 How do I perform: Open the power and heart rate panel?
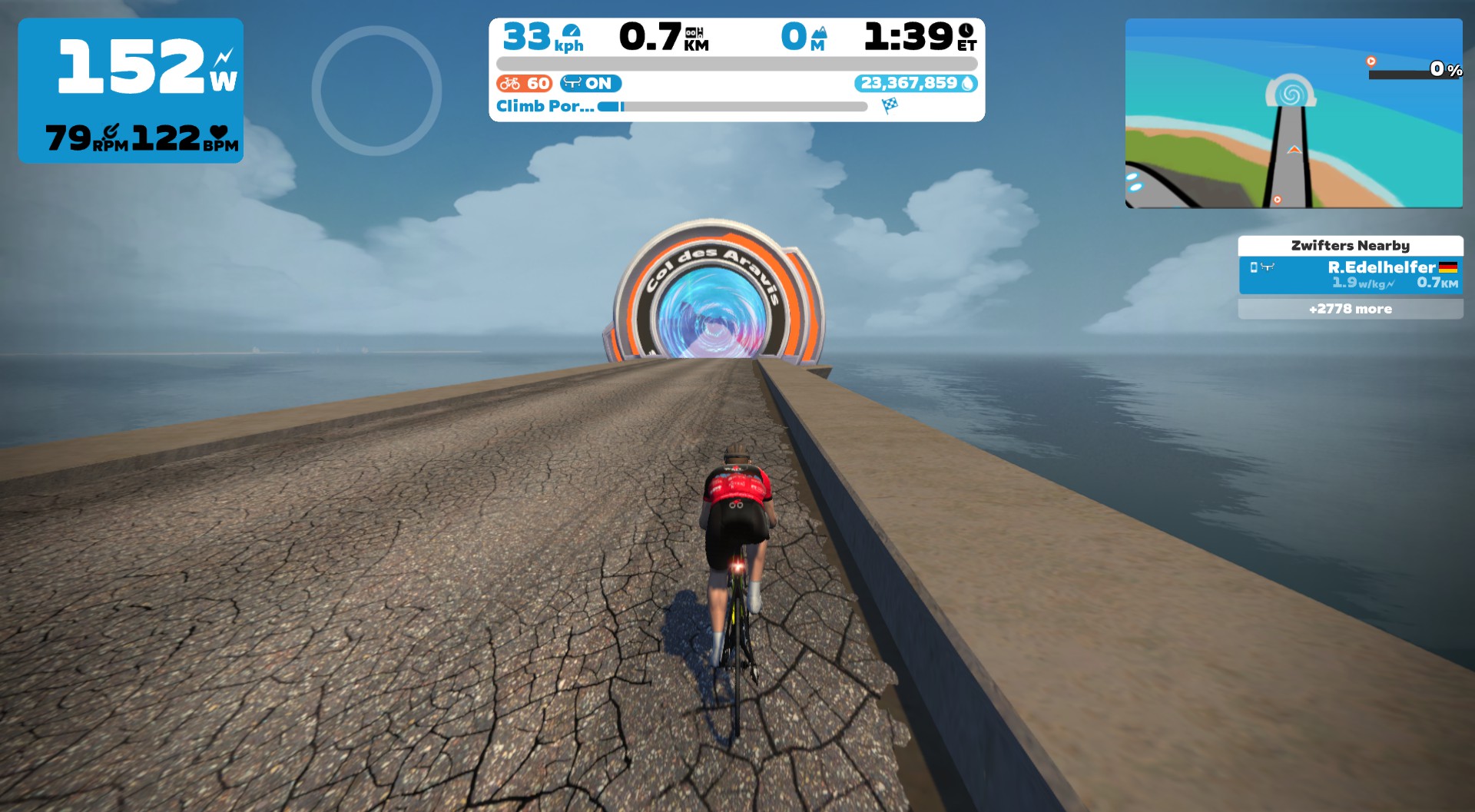[131, 91]
